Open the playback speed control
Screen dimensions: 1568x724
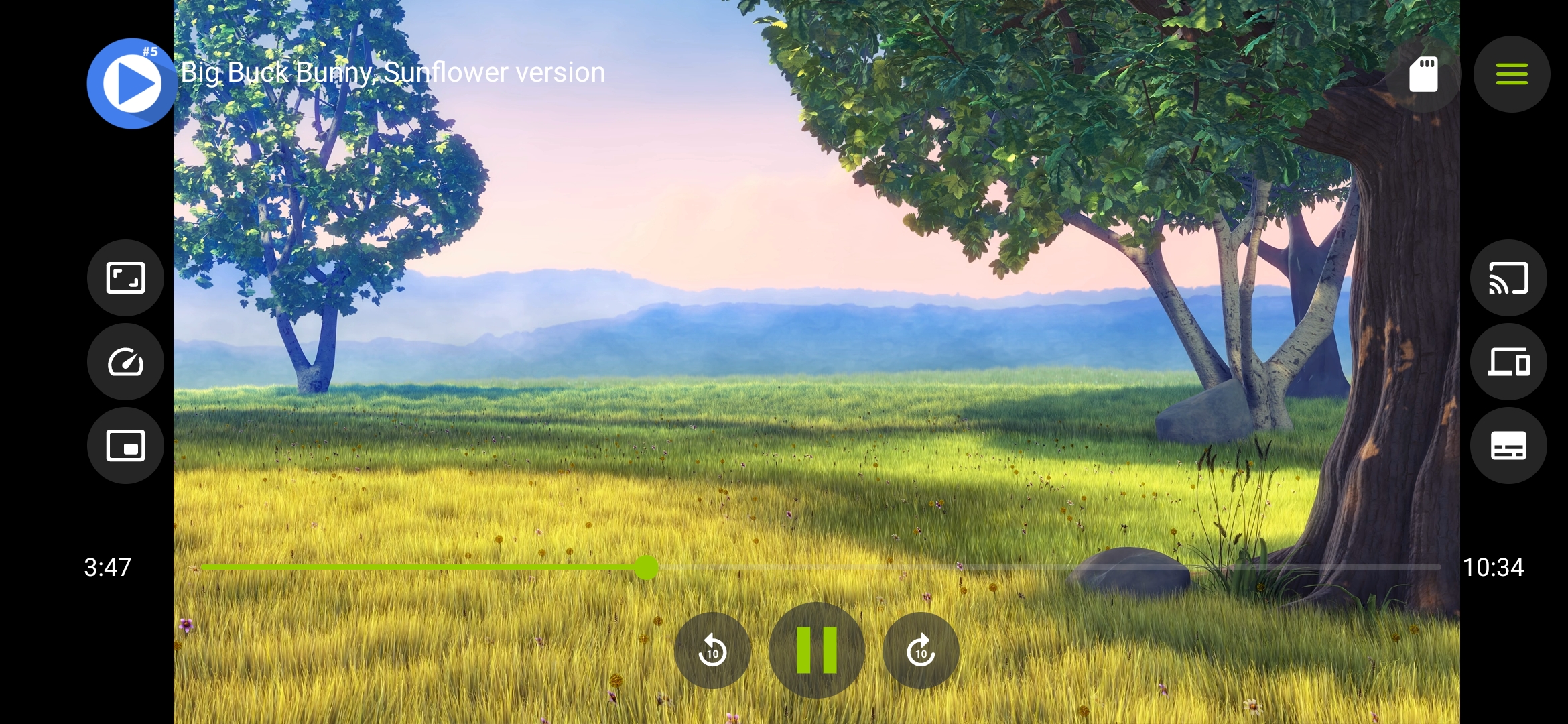coord(125,362)
